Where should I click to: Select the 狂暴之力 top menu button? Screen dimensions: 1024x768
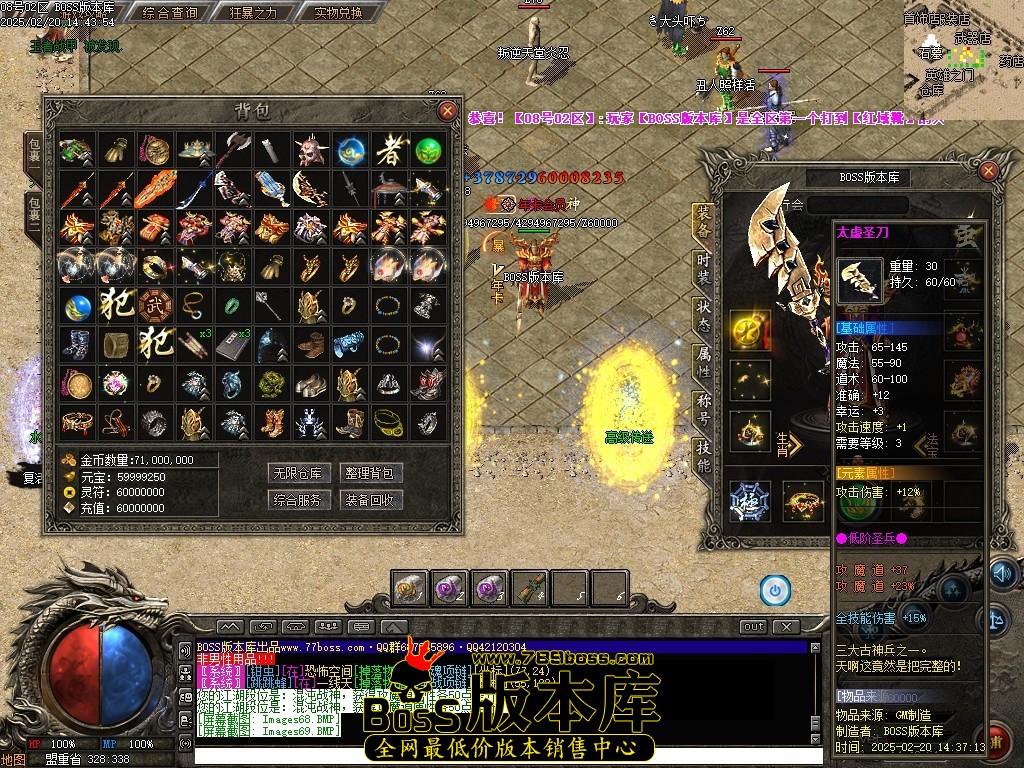tap(253, 13)
